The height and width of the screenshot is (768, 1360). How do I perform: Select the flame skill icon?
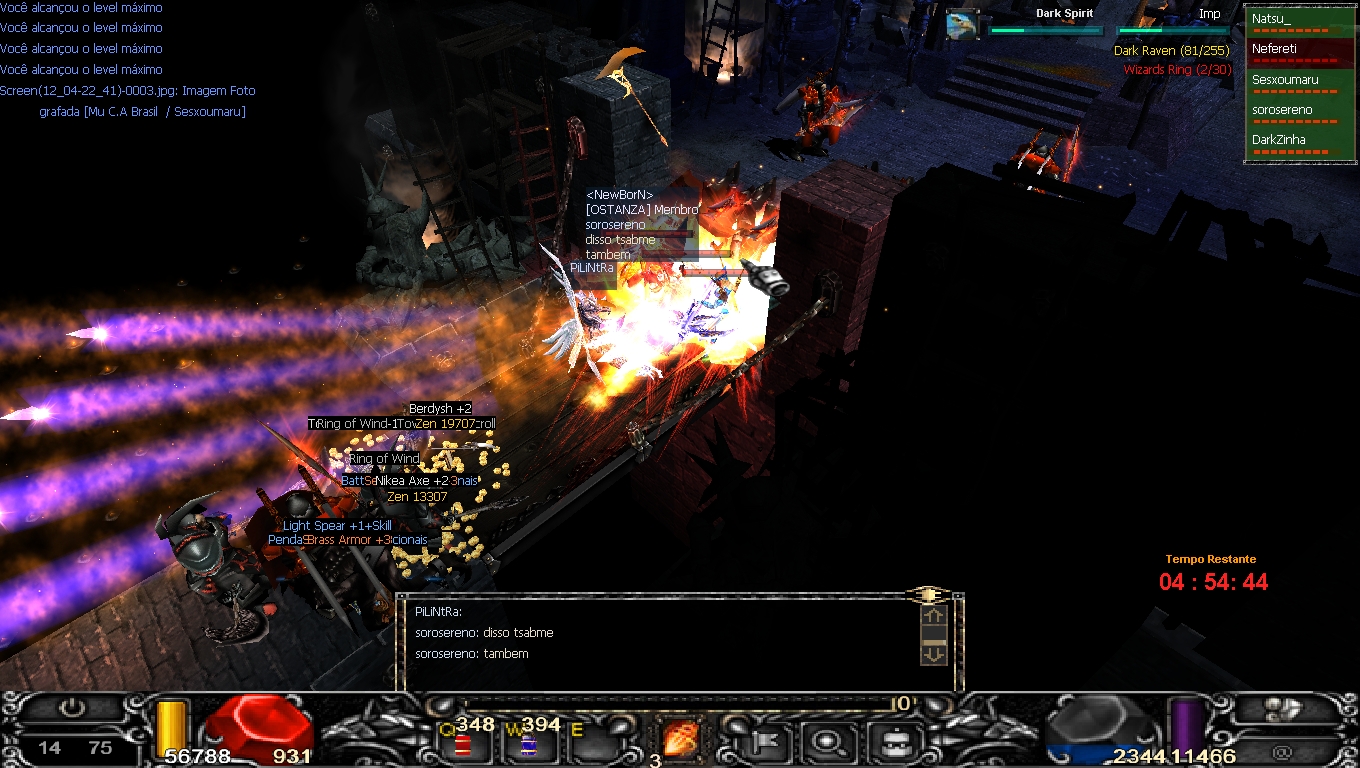[x=681, y=740]
